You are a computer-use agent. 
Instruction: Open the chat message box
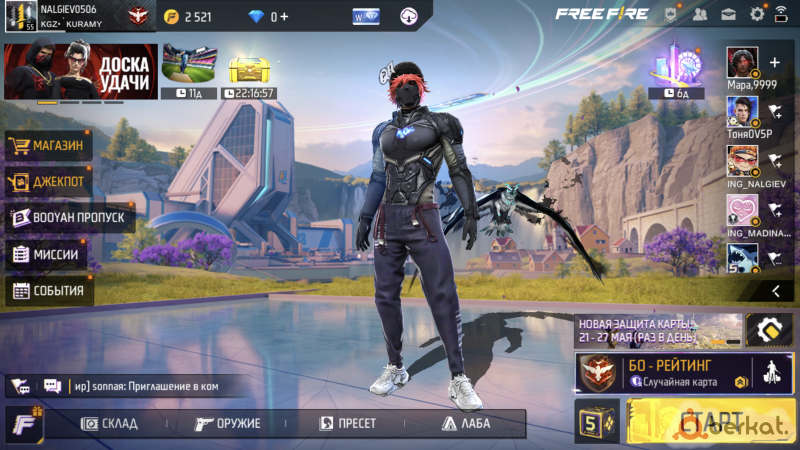(x=140, y=385)
